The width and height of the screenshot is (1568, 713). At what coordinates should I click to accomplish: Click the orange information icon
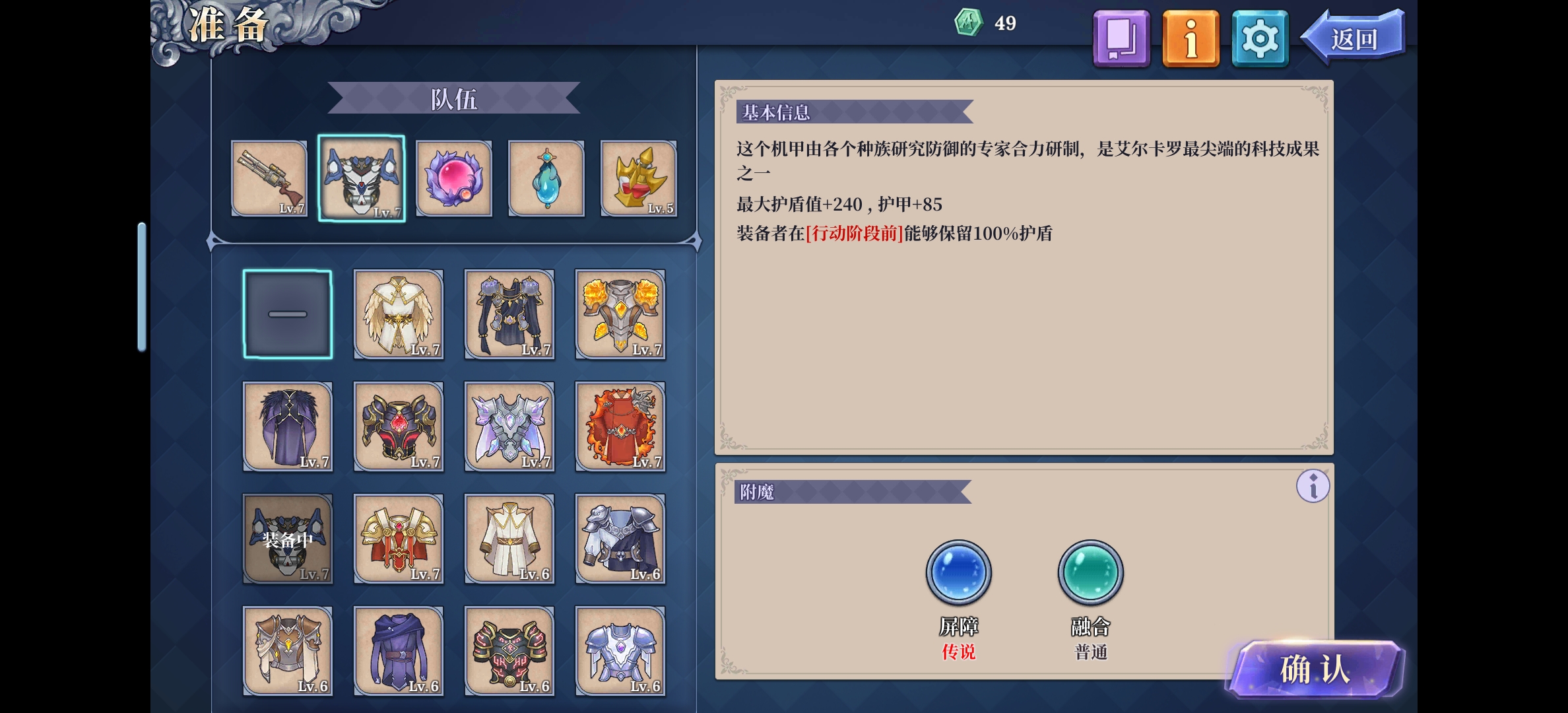pos(1190,38)
